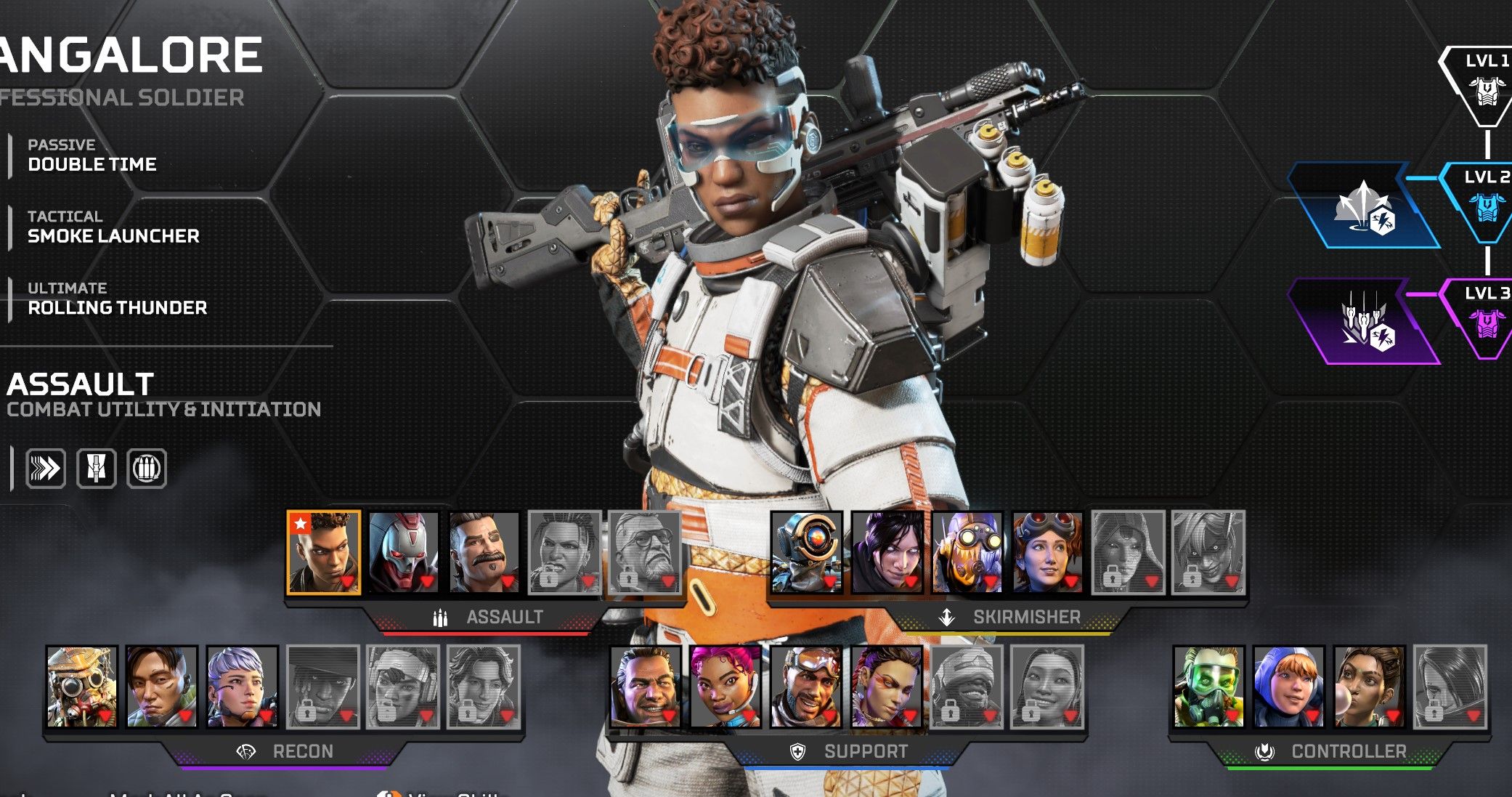Choose Revenant from the Assault row
1512x797 pixels.
pyautogui.click(x=404, y=553)
